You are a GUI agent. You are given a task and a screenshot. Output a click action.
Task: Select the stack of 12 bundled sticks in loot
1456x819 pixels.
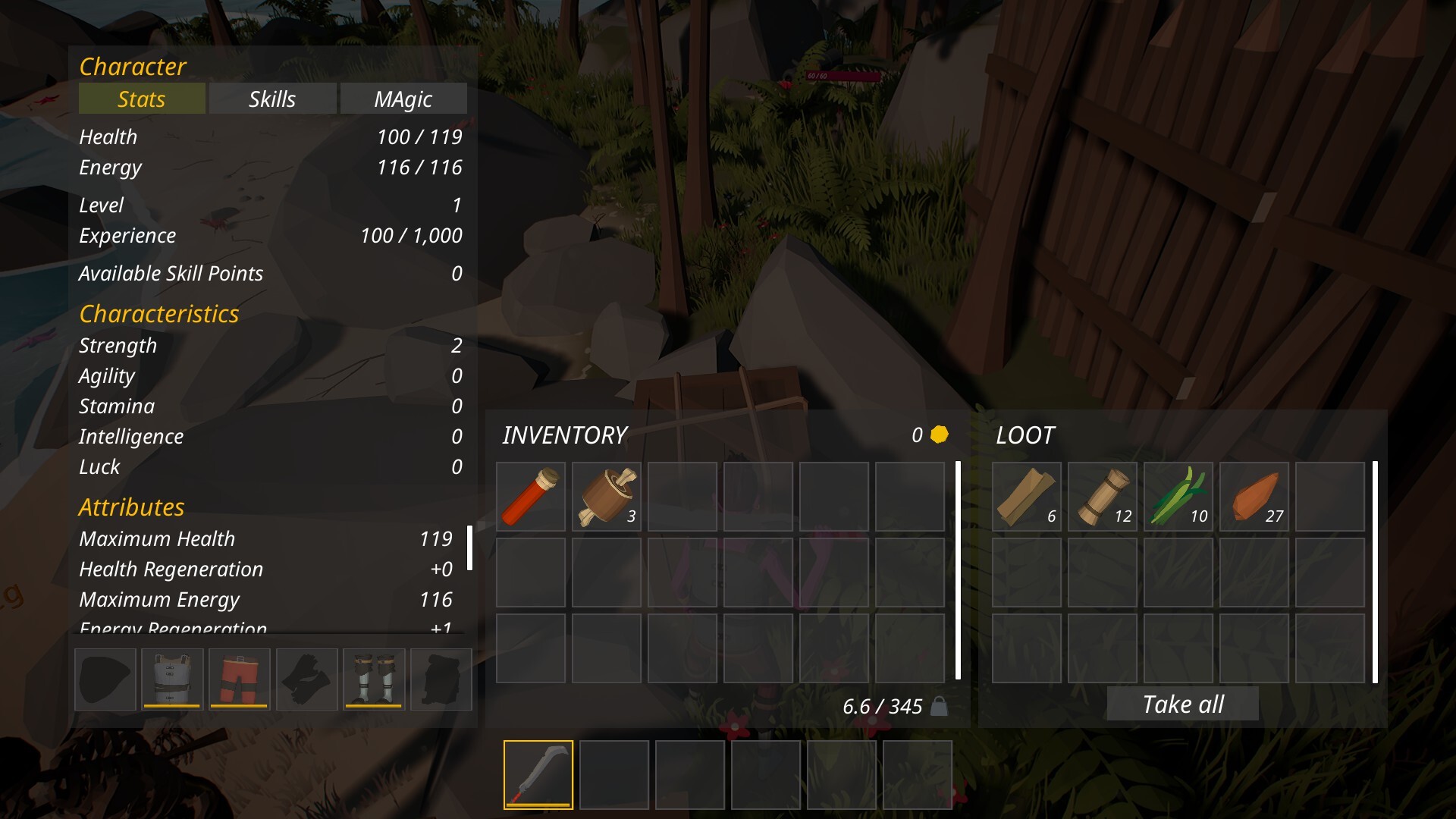pos(1102,497)
